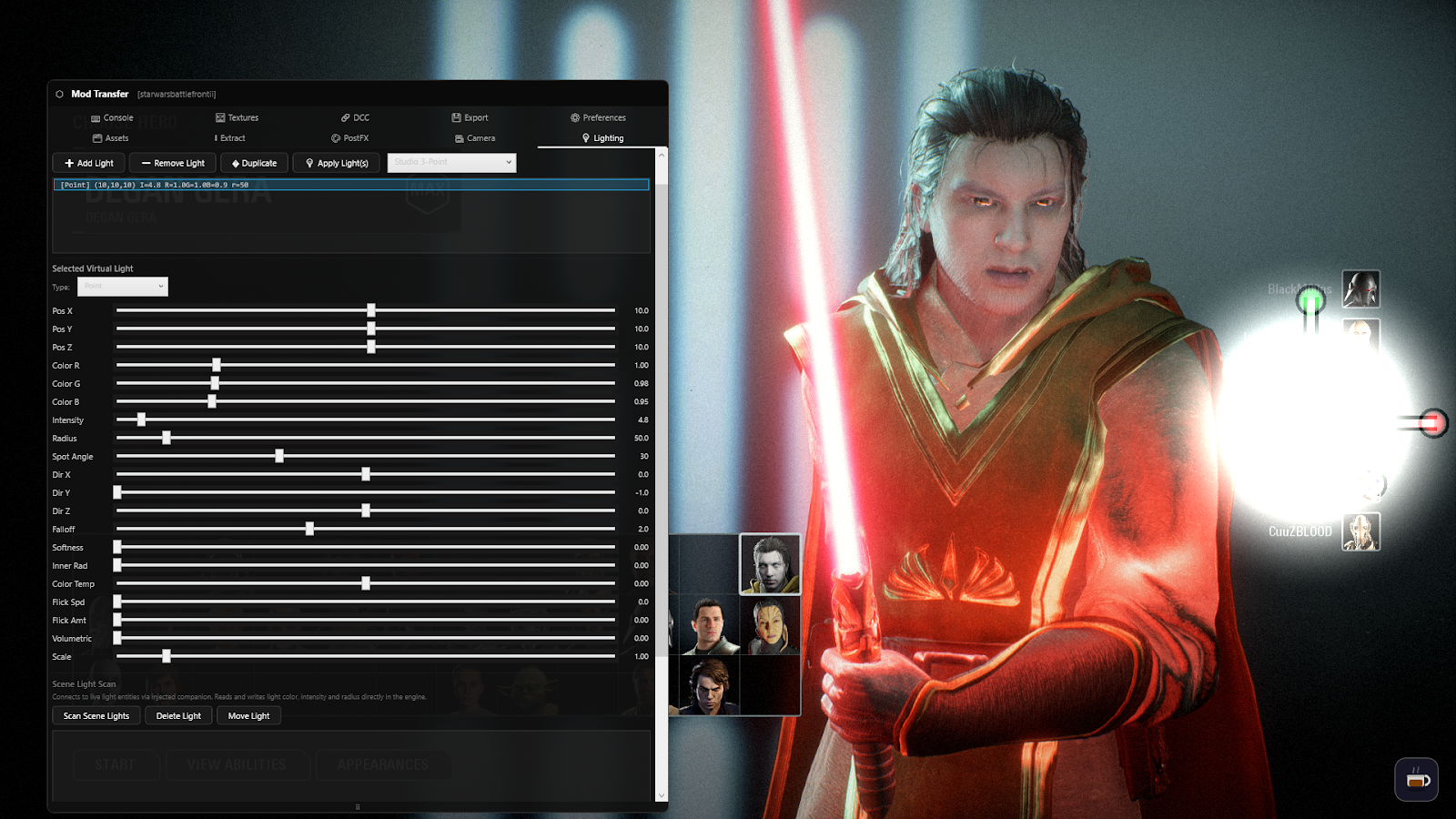Click Scan Scene Lights
This screenshot has height=819, width=1456.
(x=95, y=715)
